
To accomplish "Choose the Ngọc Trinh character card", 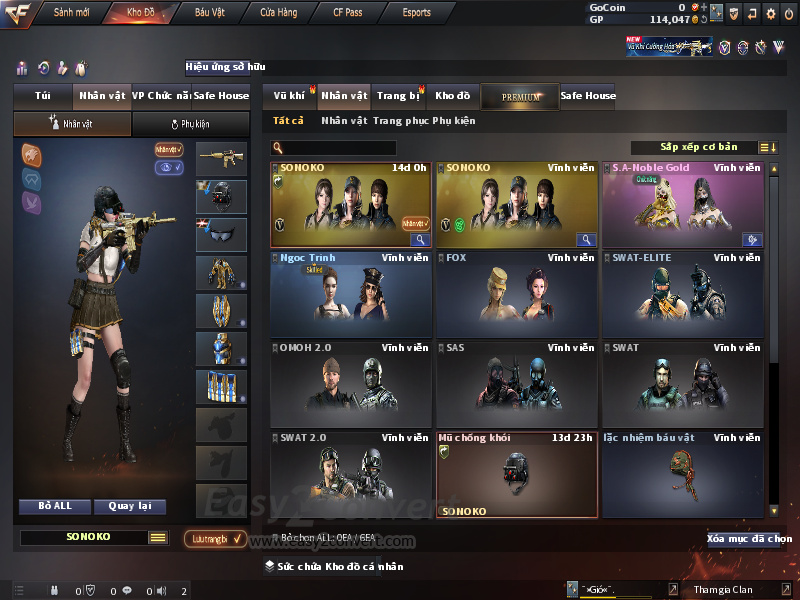I will [350, 294].
